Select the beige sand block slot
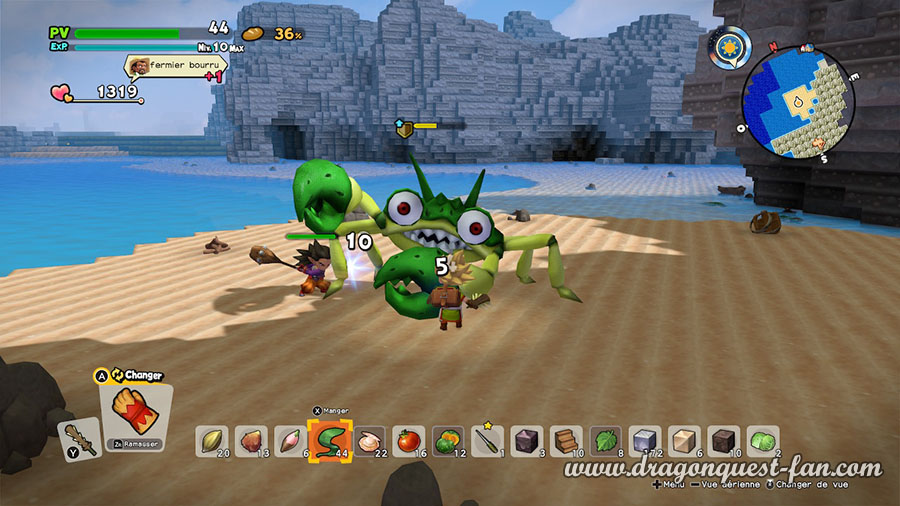The height and width of the screenshot is (506, 900). tap(683, 441)
